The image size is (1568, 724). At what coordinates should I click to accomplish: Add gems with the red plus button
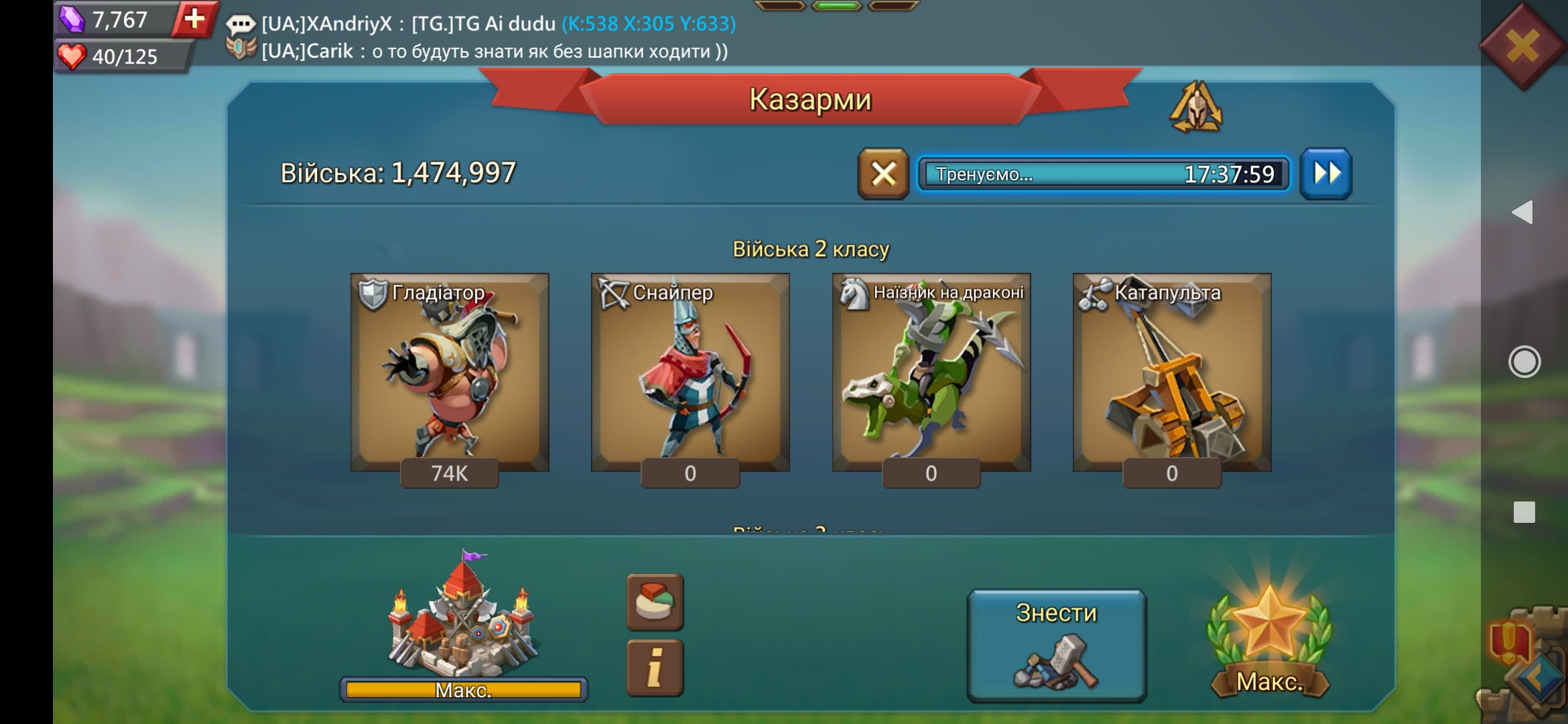[194, 19]
